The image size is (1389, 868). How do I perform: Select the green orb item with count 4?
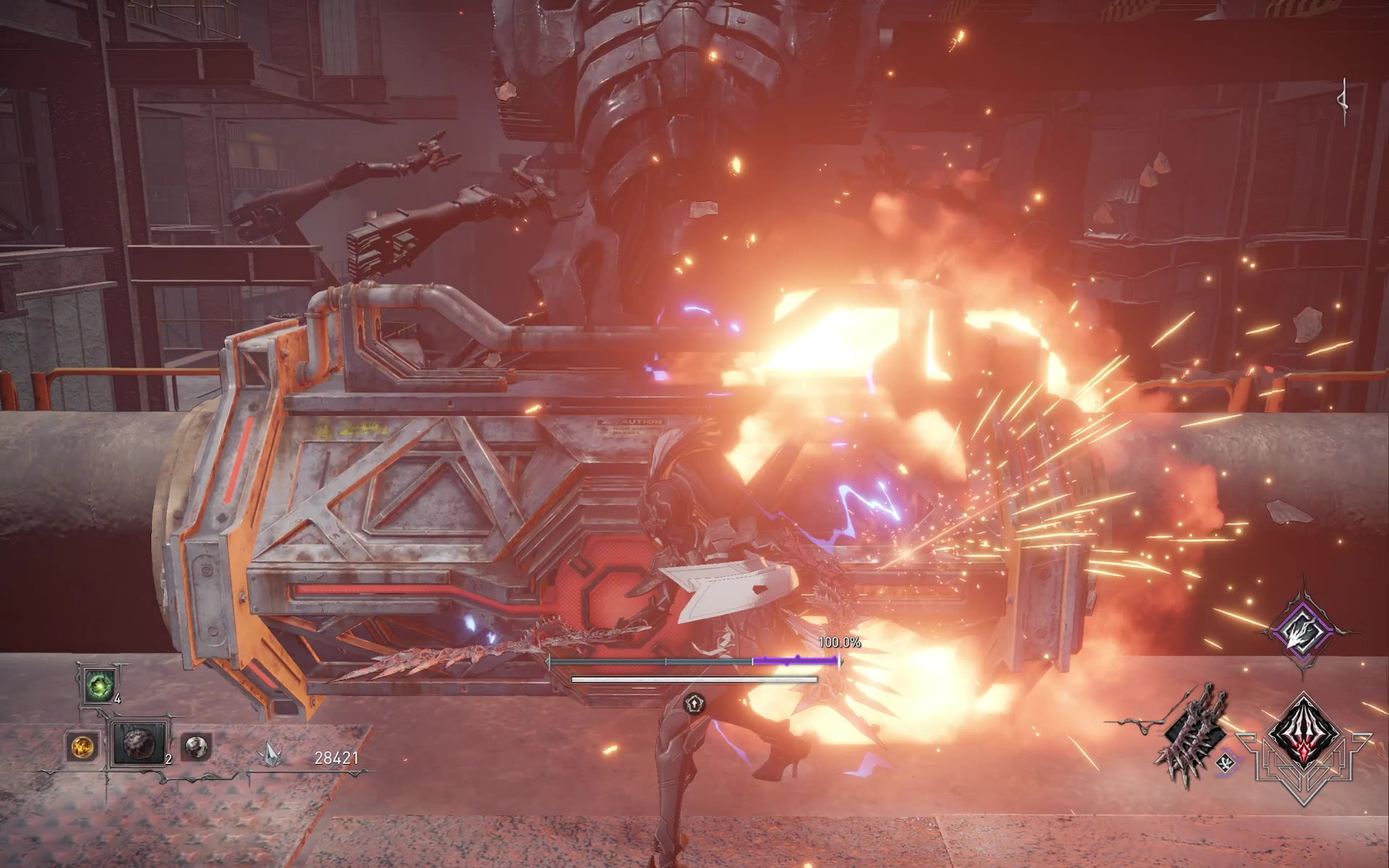98,685
